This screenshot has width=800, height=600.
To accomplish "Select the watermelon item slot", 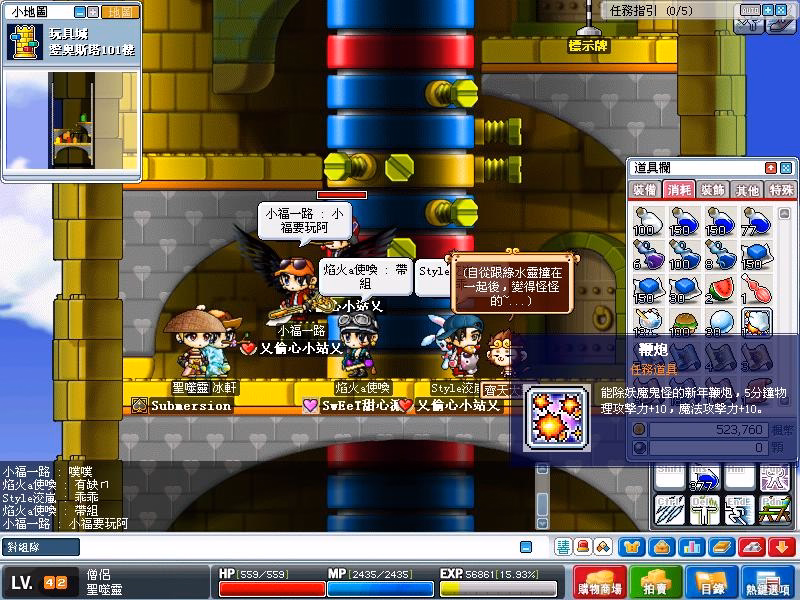I will click(720, 290).
